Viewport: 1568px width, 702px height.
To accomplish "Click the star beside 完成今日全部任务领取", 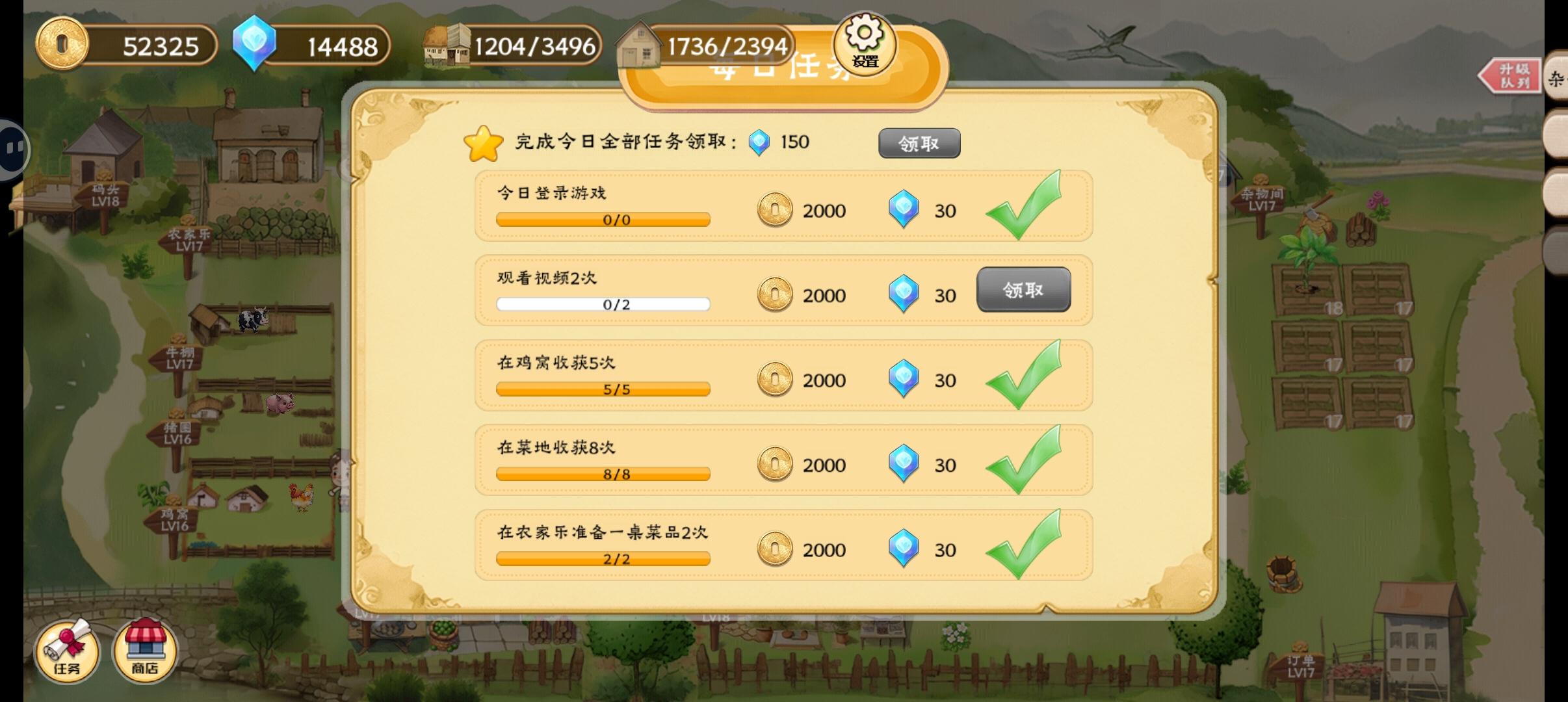I will click(x=482, y=142).
